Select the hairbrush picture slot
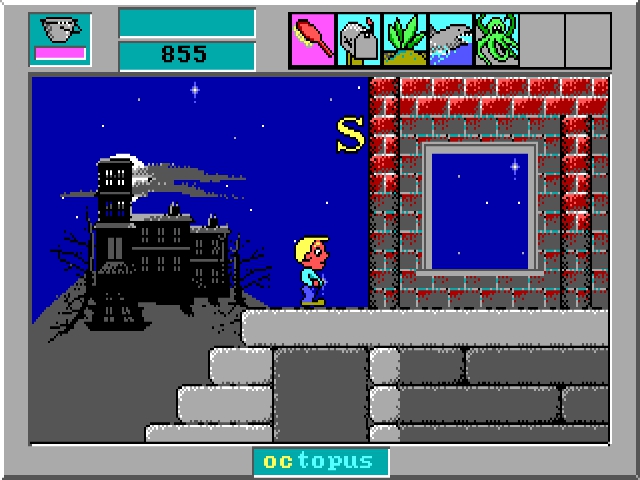The width and height of the screenshot is (640, 480). click(x=313, y=40)
